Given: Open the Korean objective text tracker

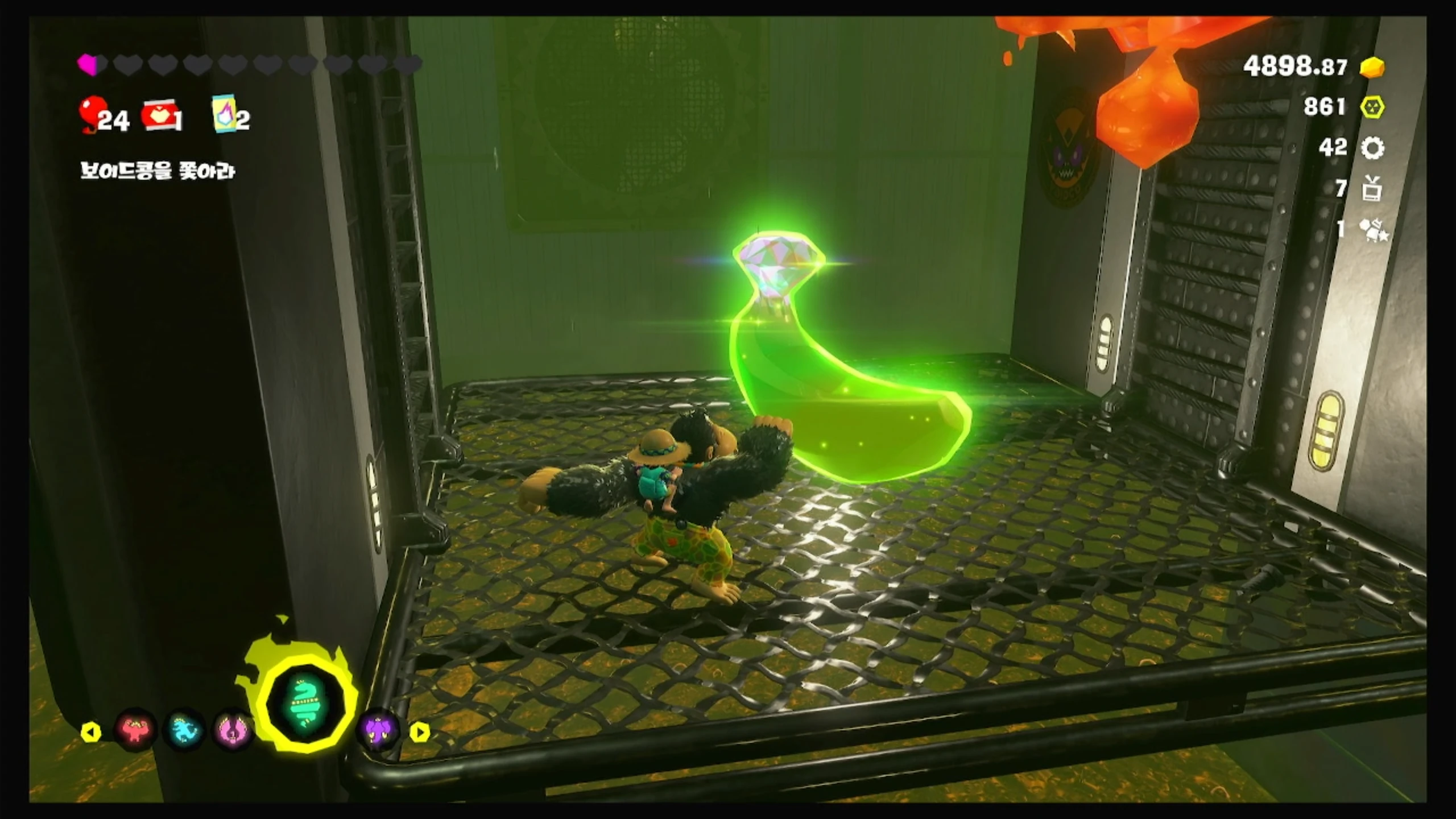Looking at the screenshot, I should [158, 171].
